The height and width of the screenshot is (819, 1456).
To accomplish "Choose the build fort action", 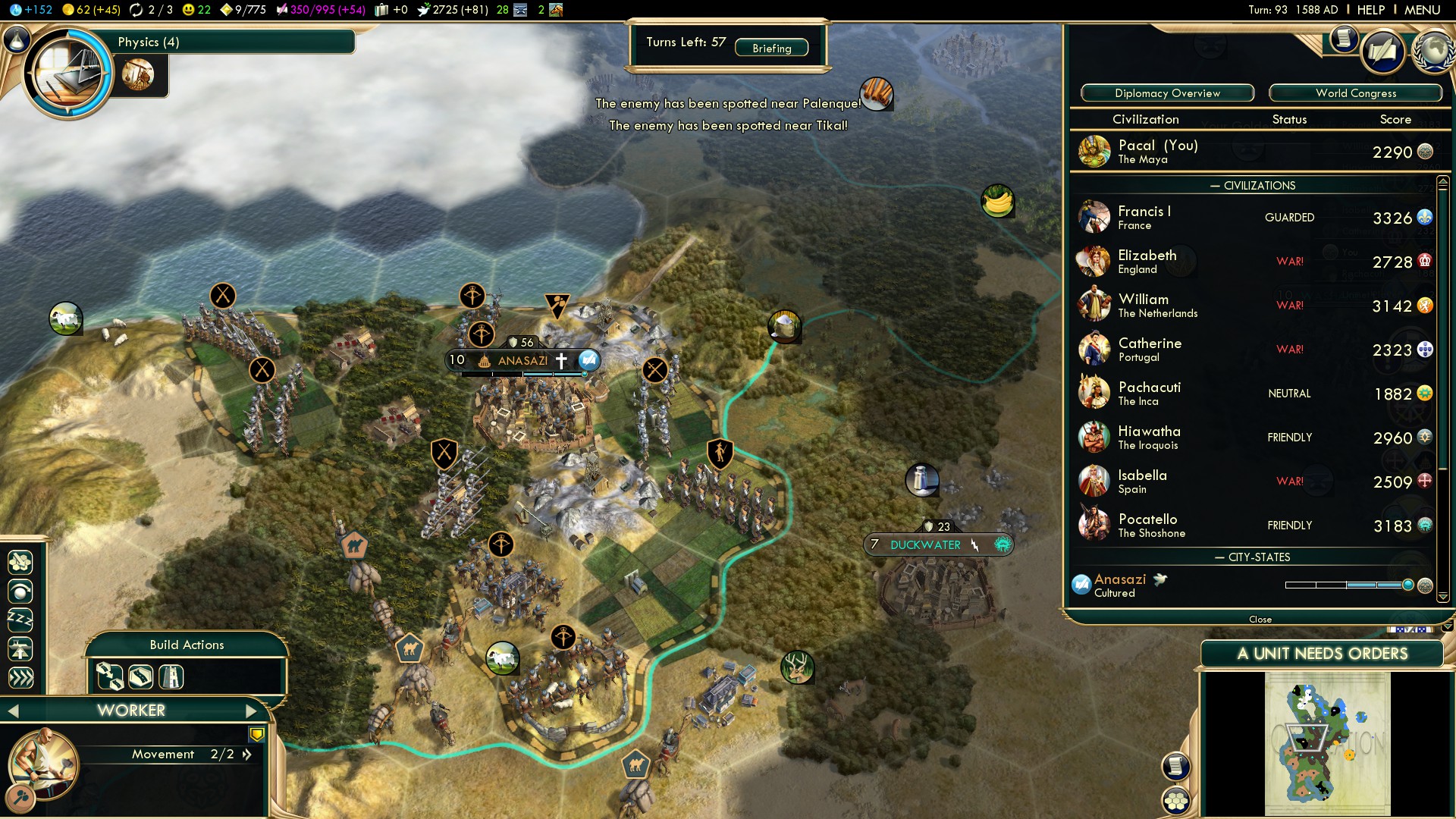I will [171, 676].
